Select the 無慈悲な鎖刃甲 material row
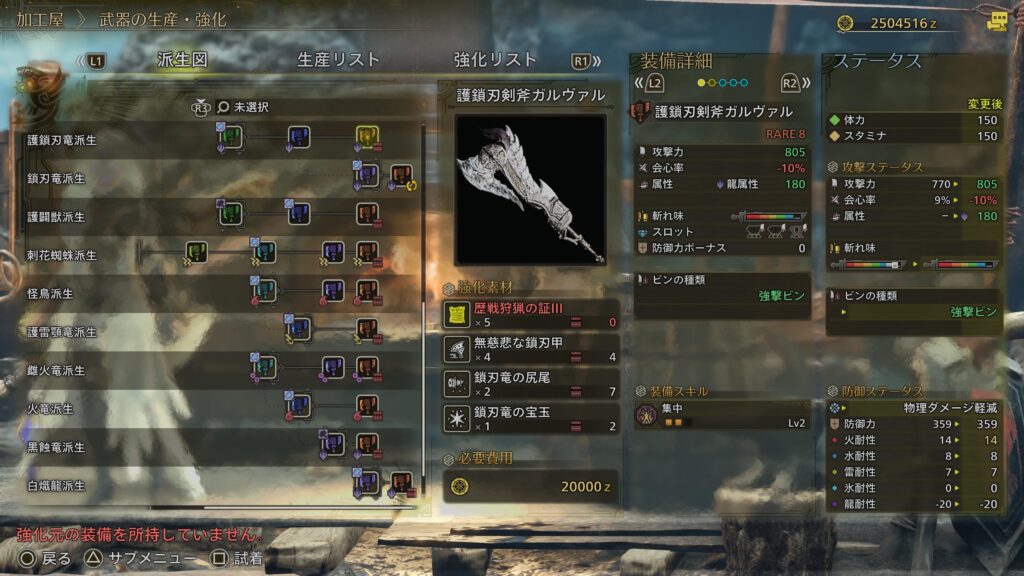Image resolution: width=1024 pixels, height=576 pixels. point(531,349)
